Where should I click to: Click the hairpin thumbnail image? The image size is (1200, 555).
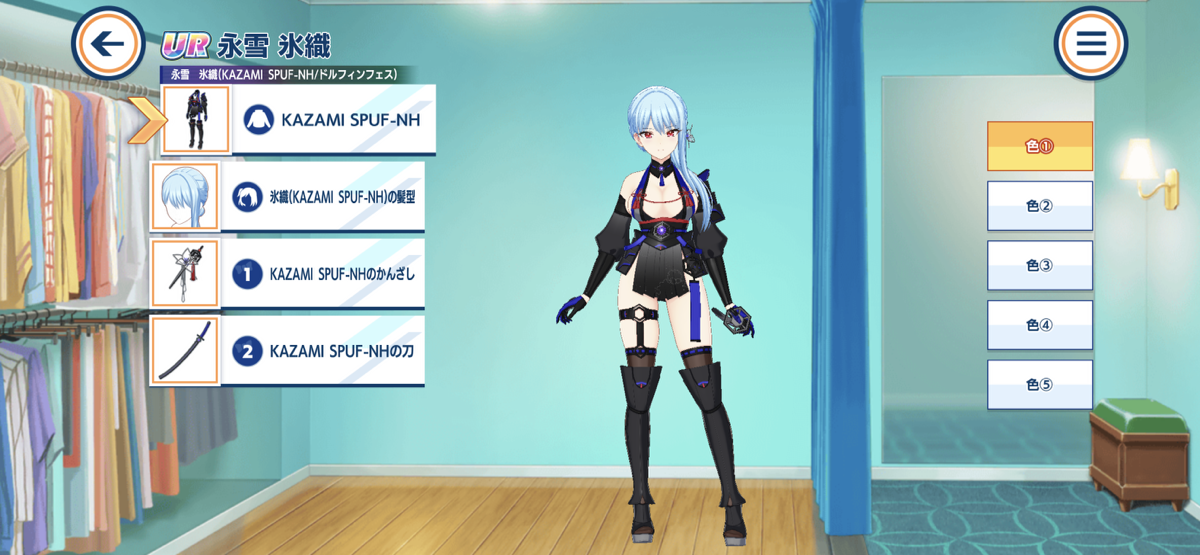pyautogui.click(x=184, y=273)
